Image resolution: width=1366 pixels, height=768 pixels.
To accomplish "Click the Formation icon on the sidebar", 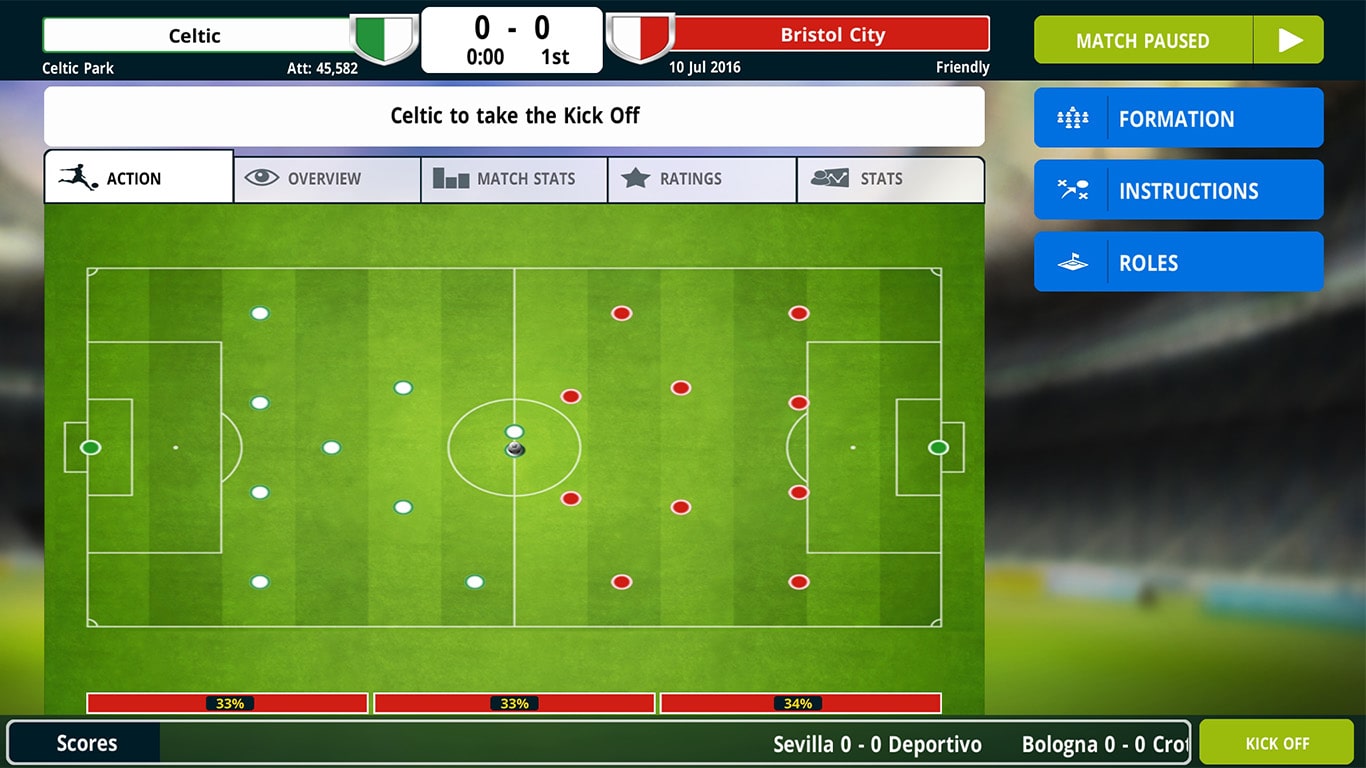I will (1071, 117).
